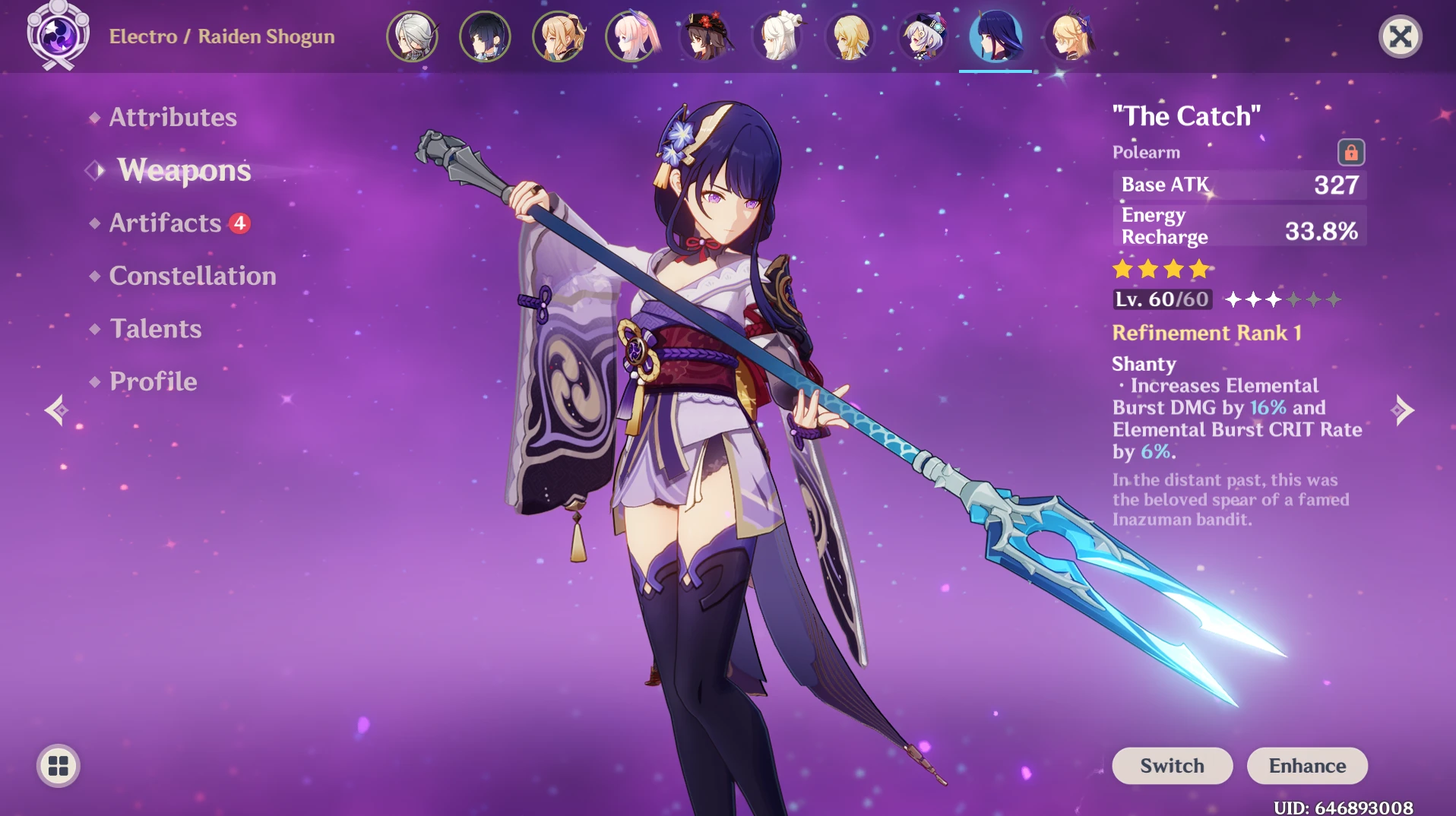Open the Constellation menu entry

coord(192,276)
